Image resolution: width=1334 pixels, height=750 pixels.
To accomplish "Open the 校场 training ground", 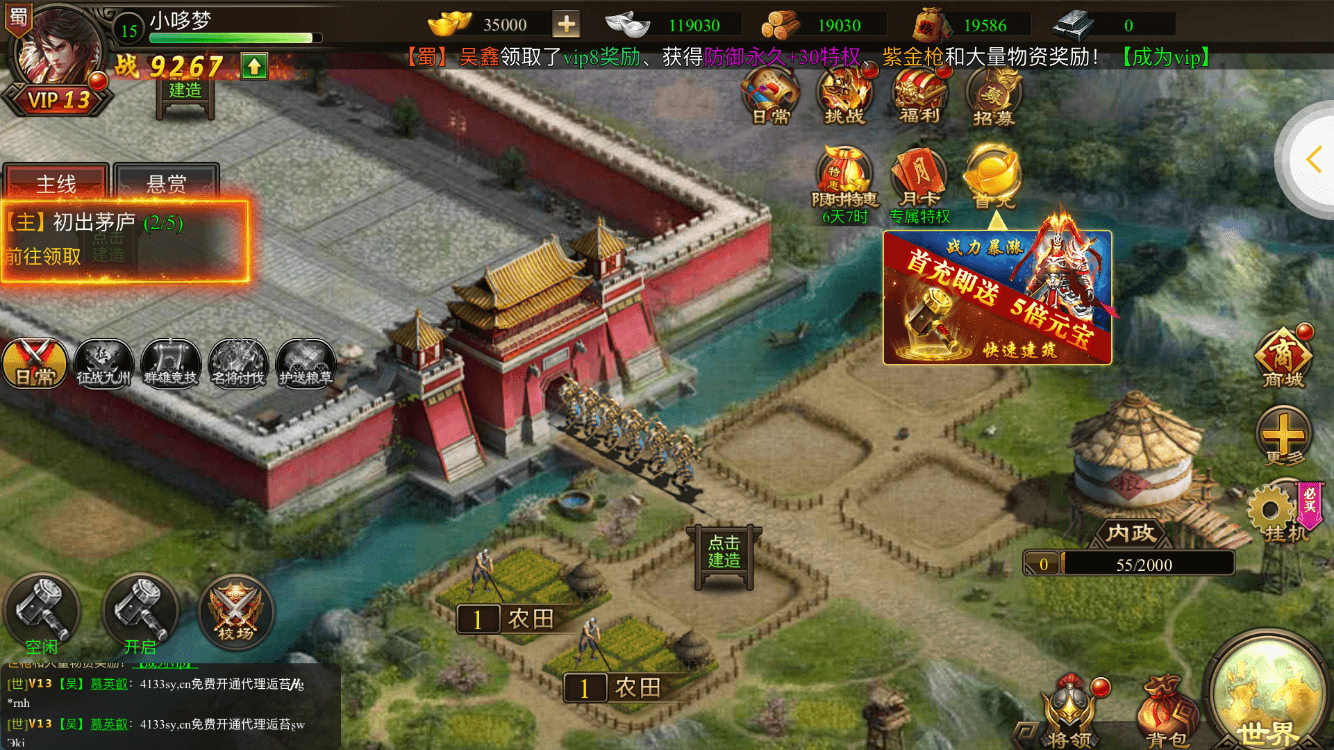I will [237, 610].
